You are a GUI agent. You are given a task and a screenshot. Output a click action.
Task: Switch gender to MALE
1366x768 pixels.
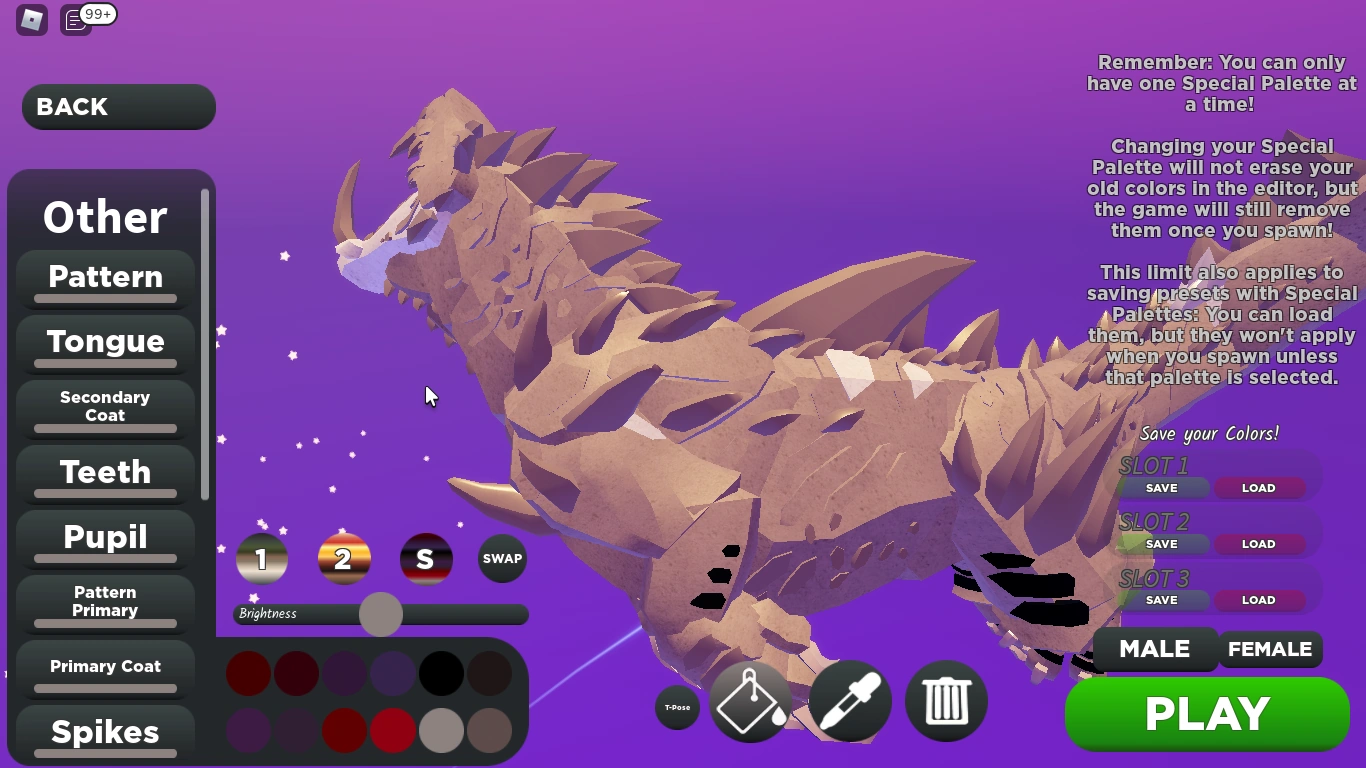point(1155,649)
